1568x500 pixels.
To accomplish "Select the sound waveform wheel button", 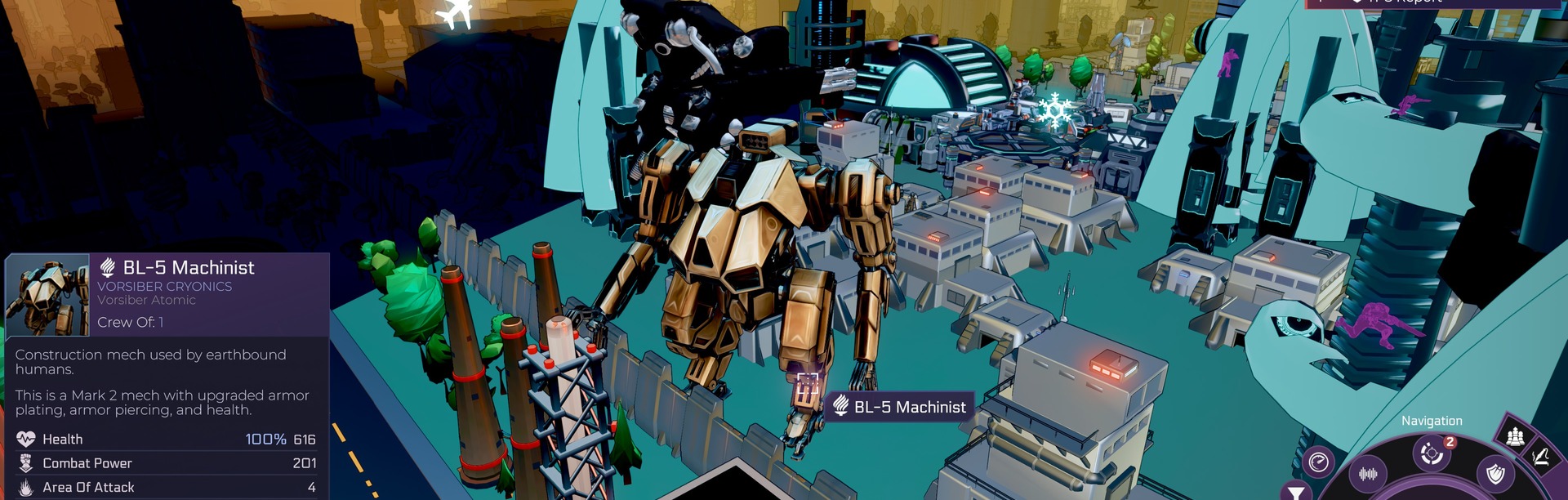I will pyautogui.click(x=1368, y=473).
